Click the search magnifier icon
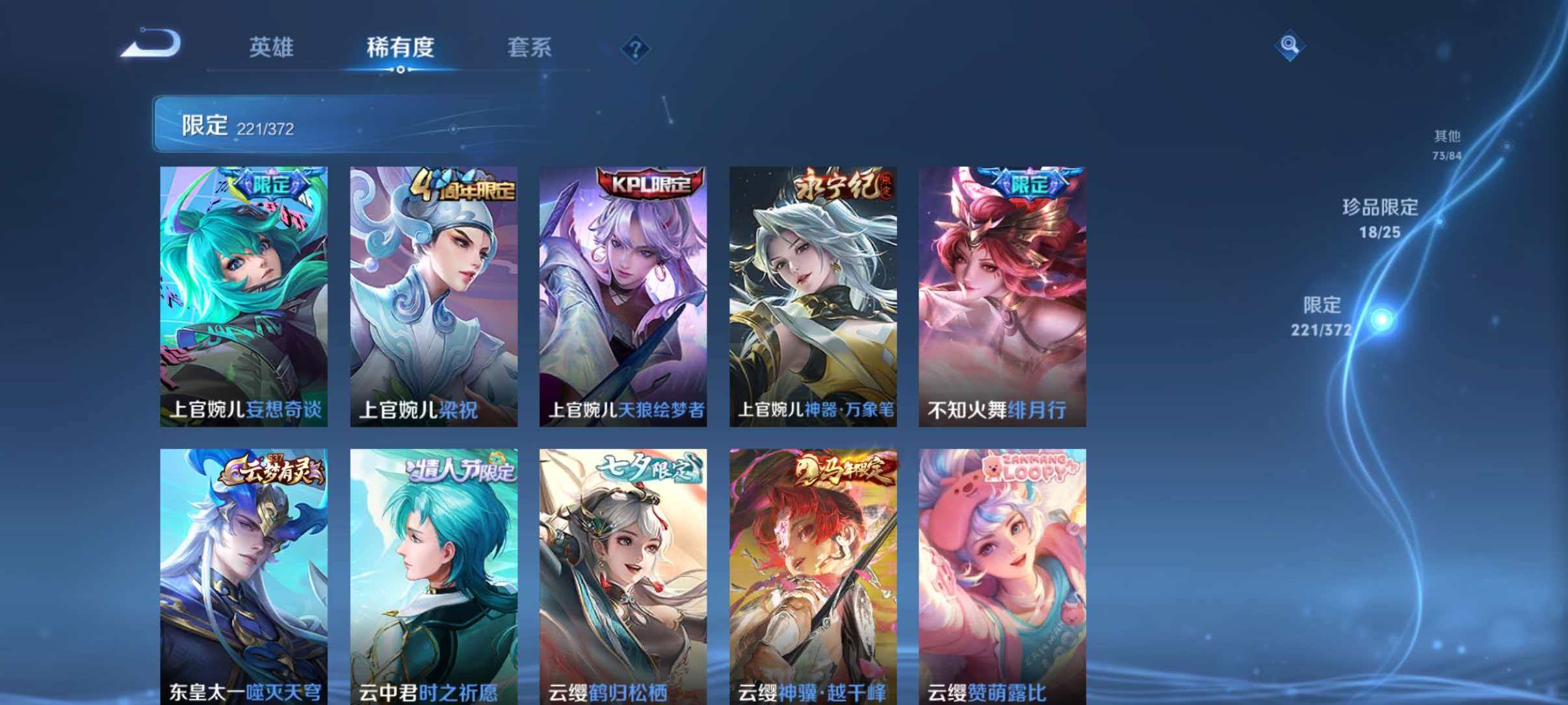 point(1290,46)
